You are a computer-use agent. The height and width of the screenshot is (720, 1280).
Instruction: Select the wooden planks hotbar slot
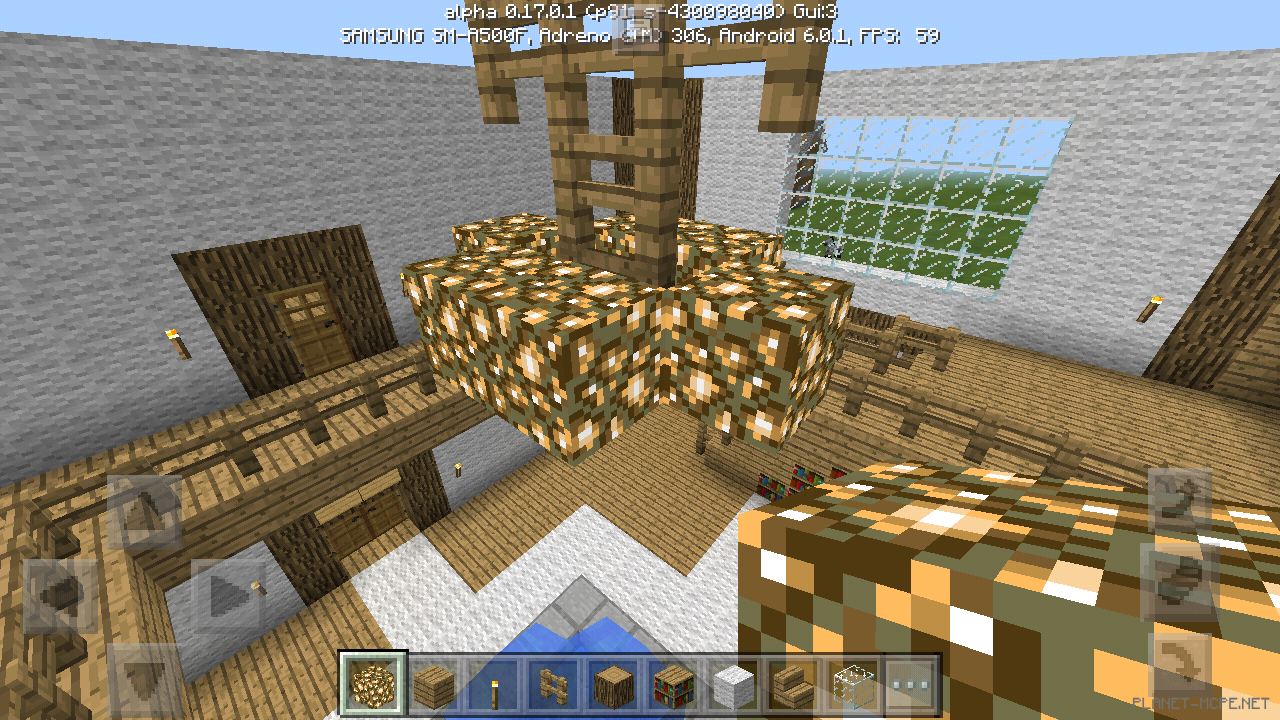point(436,686)
